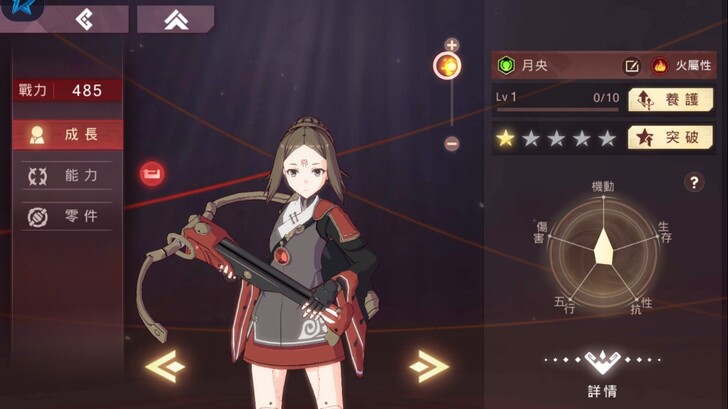The height and width of the screenshot is (409, 728).
Task: Switch to the 成長 tab
Action: [66, 135]
